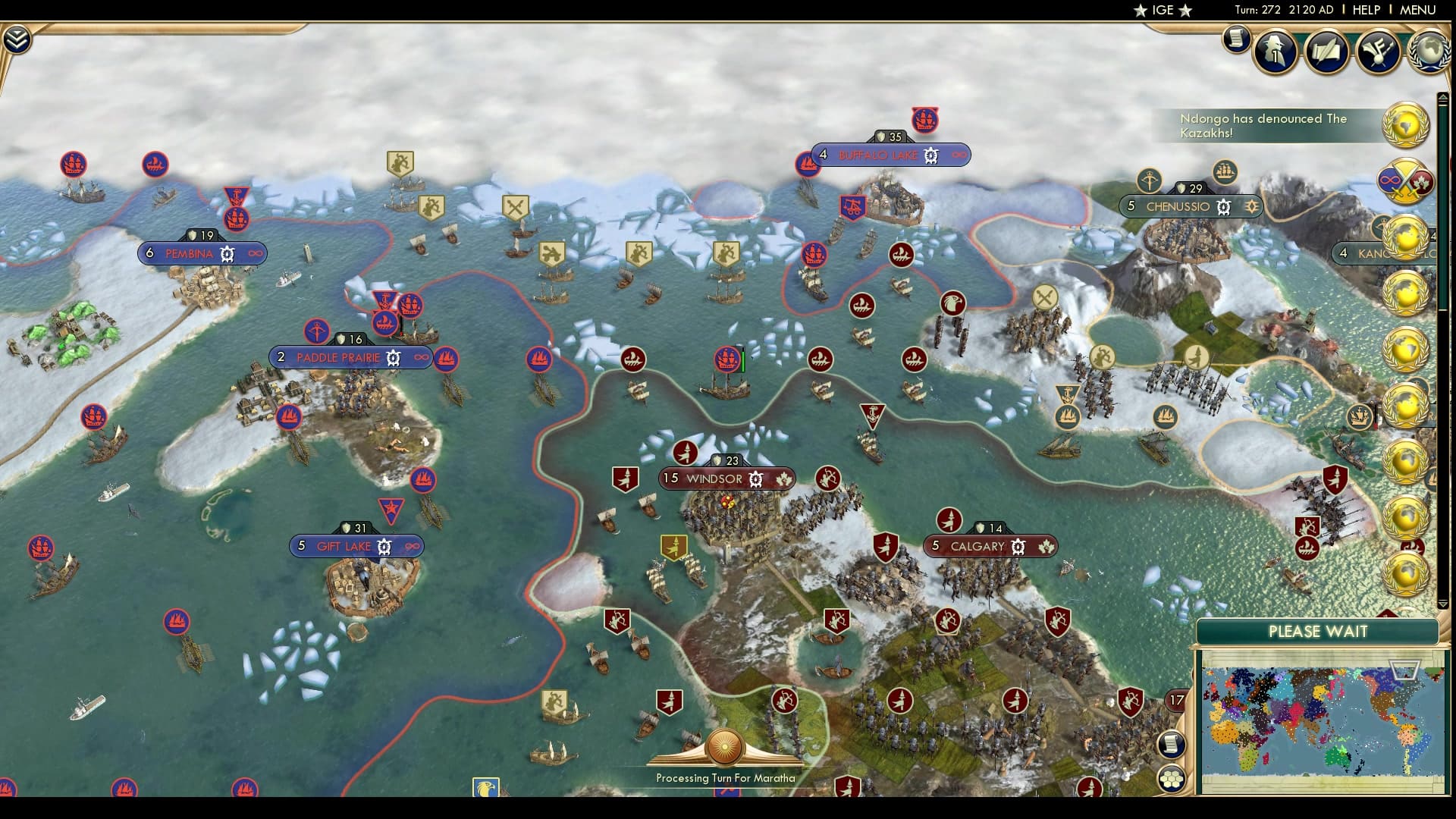The height and width of the screenshot is (819, 1456).
Task: Open the Diplomacy globe icon at top right
Action: point(1430,49)
